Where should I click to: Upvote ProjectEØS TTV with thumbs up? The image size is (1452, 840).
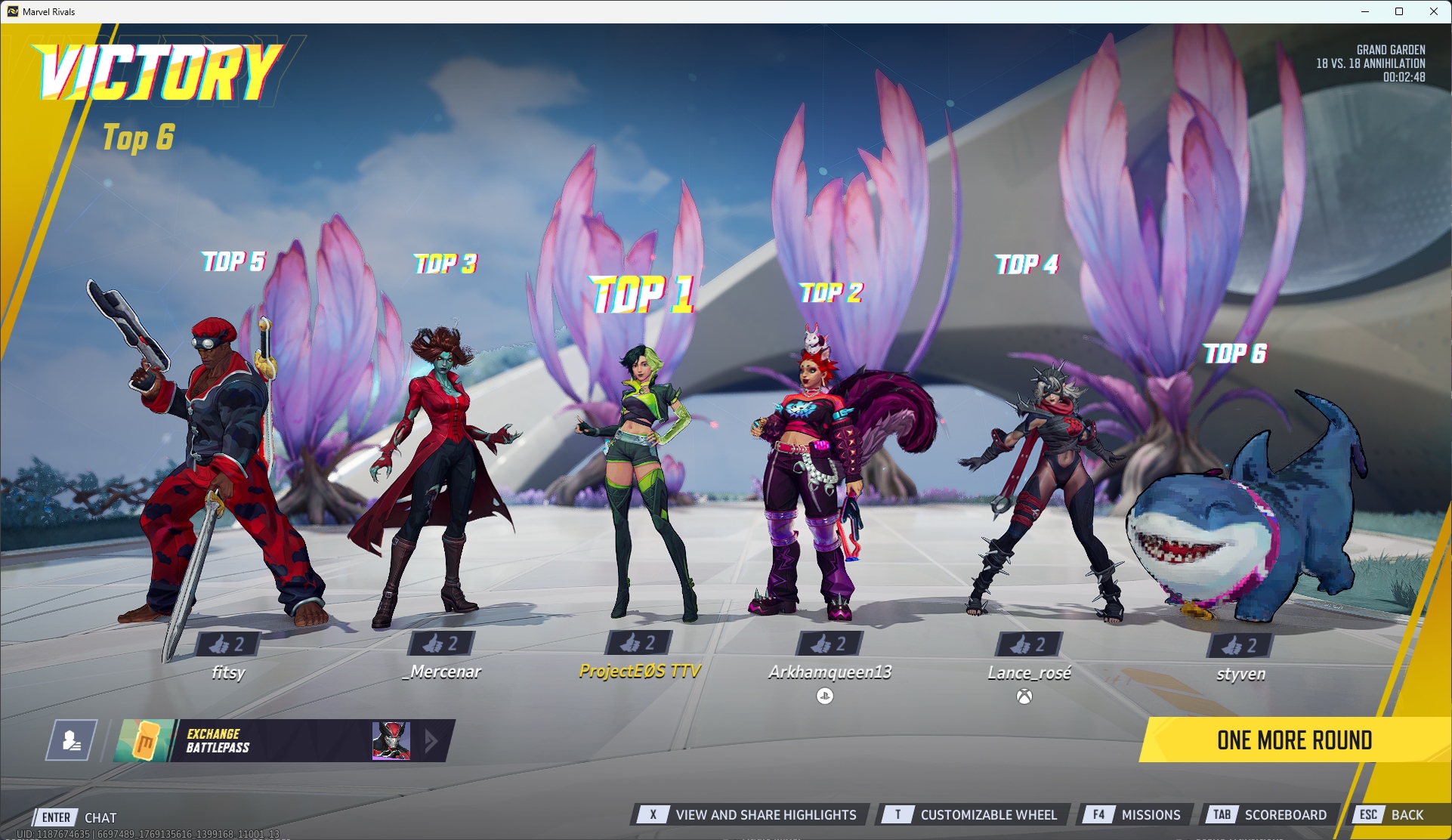click(x=638, y=643)
